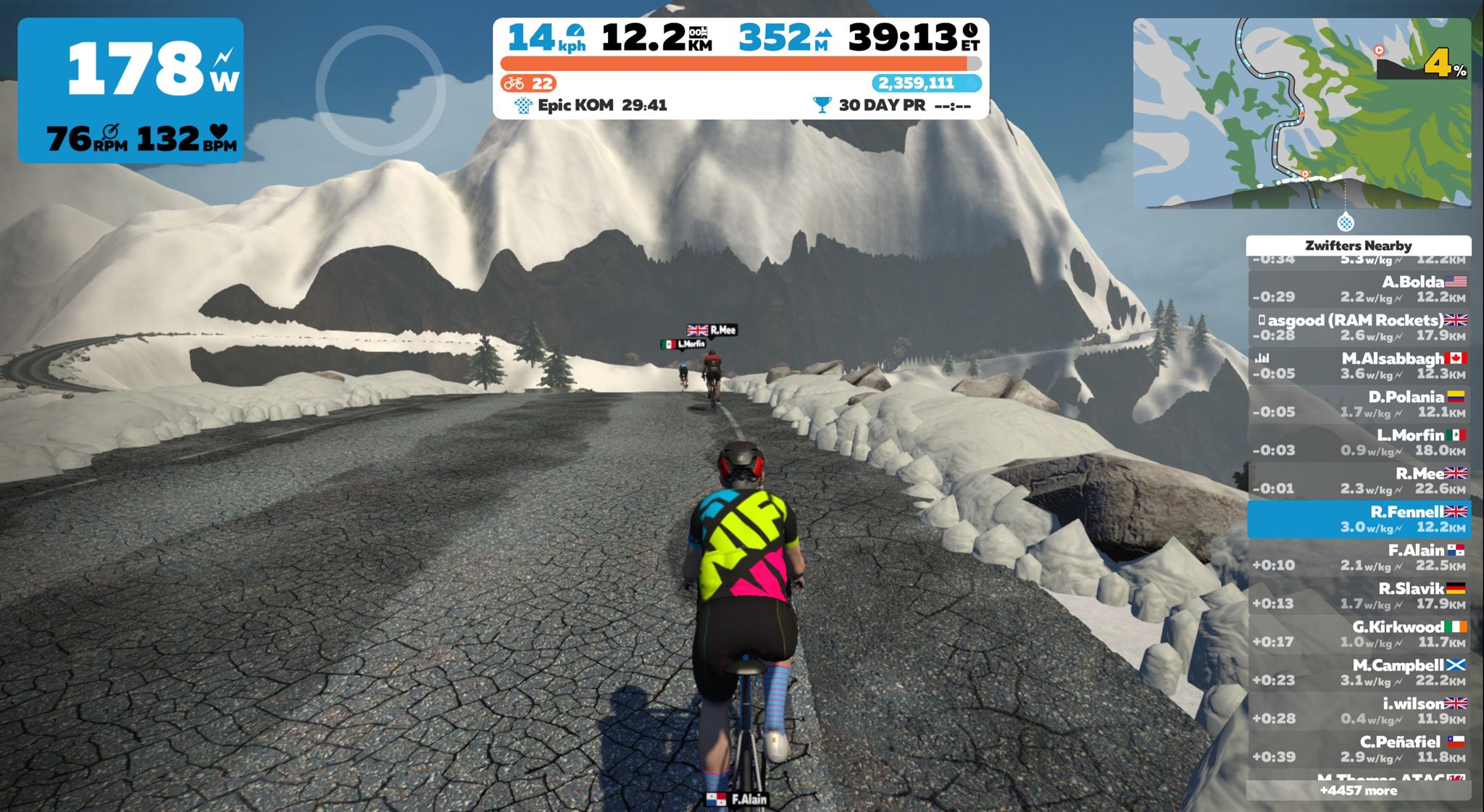Click the mountain elevation icon beside 352 M
This screenshot has height=812, width=1484.
pos(825,33)
